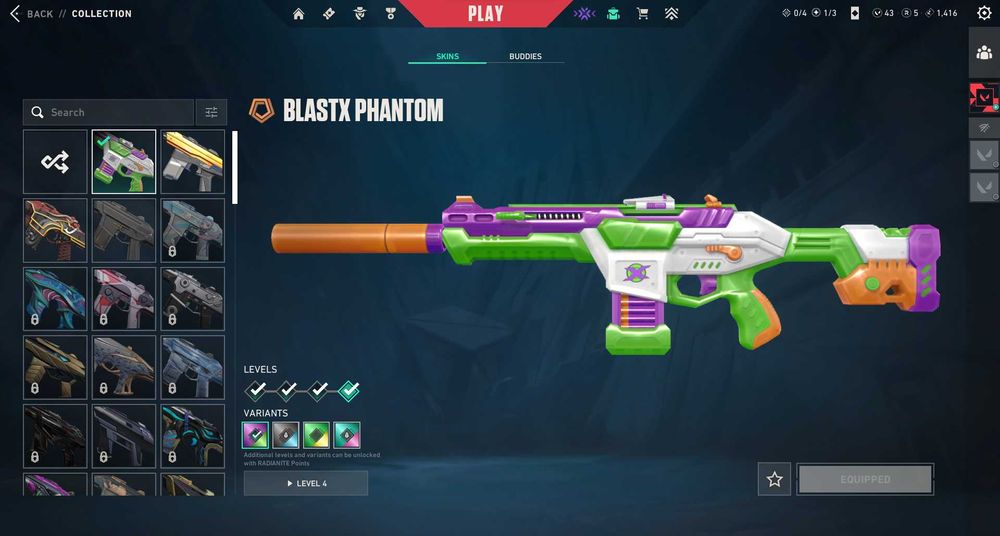The height and width of the screenshot is (536, 1000).
Task: Click the skin Search field
Action: 110,112
